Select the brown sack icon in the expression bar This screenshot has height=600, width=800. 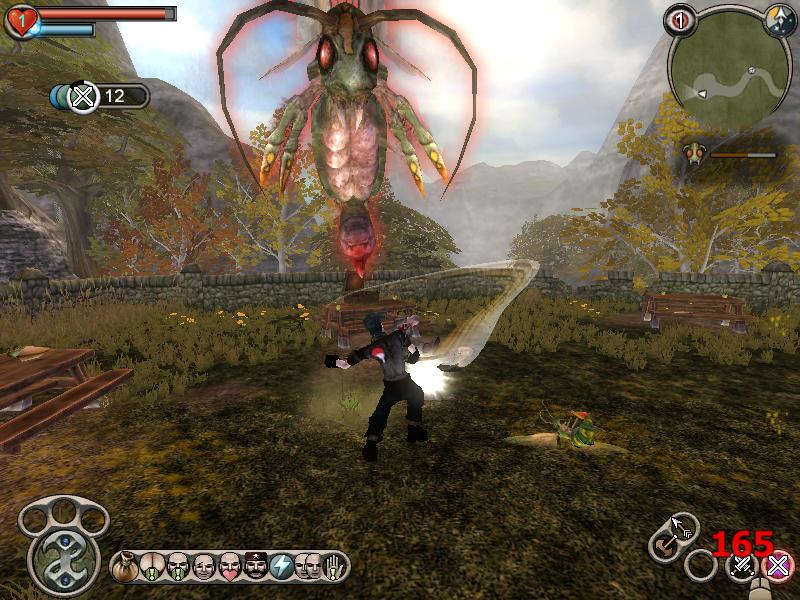(x=126, y=566)
